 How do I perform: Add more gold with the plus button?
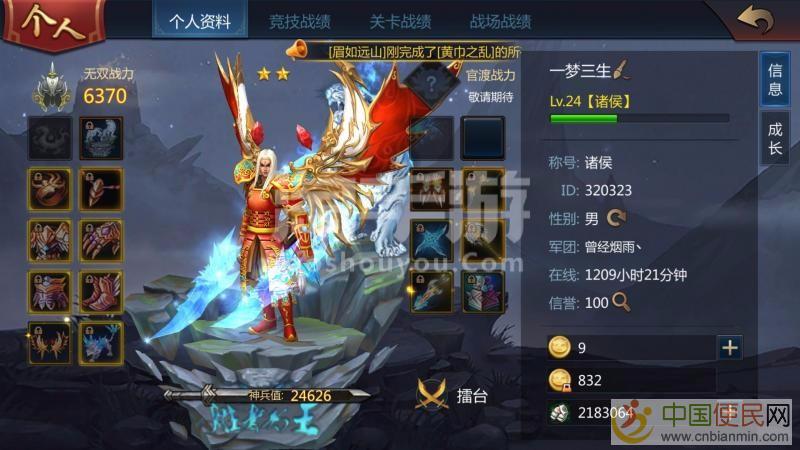(x=730, y=347)
